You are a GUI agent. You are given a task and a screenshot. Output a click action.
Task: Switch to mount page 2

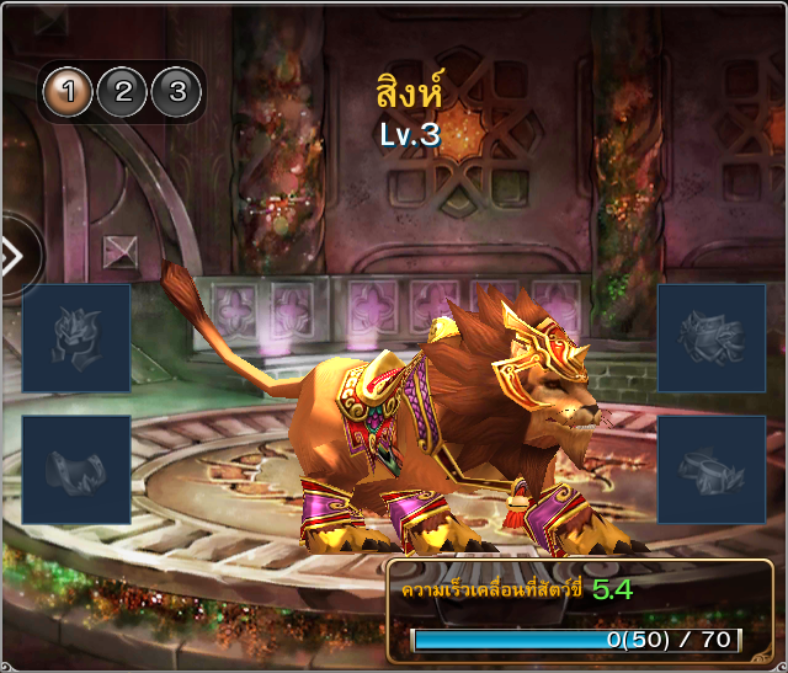coord(123,93)
